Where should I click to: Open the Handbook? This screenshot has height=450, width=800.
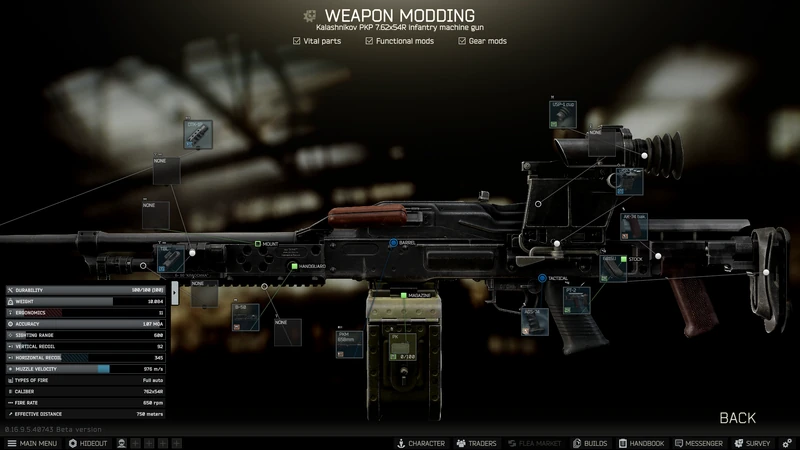pos(640,443)
